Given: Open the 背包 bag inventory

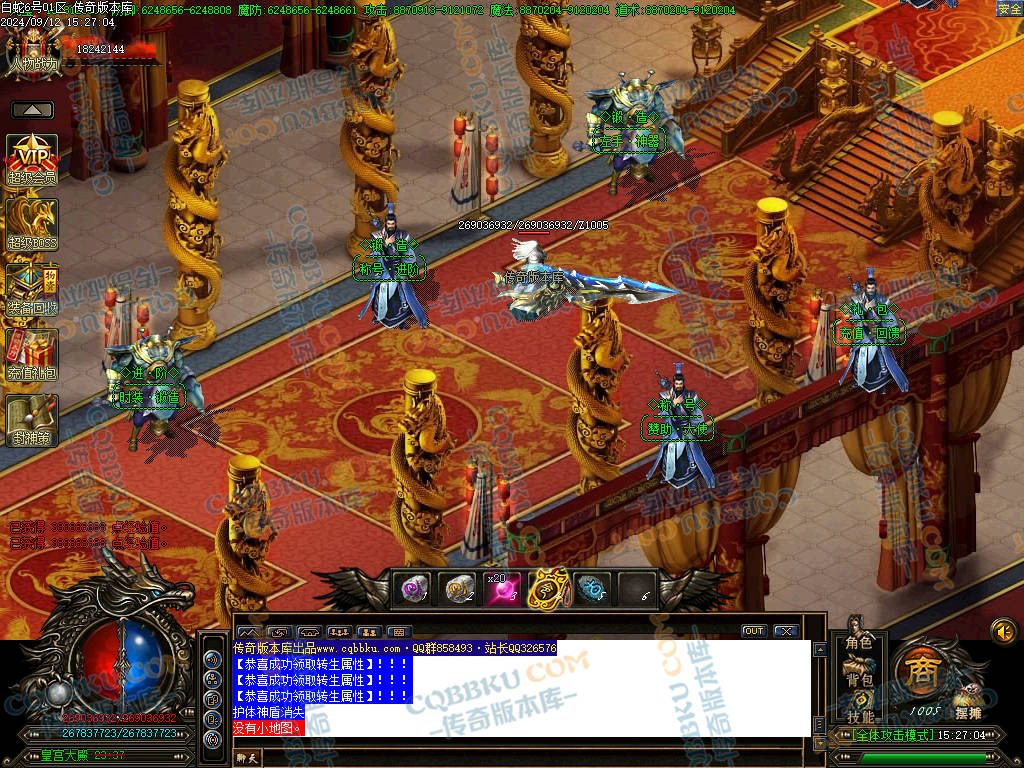Looking at the screenshot, I should coord(858,680).
